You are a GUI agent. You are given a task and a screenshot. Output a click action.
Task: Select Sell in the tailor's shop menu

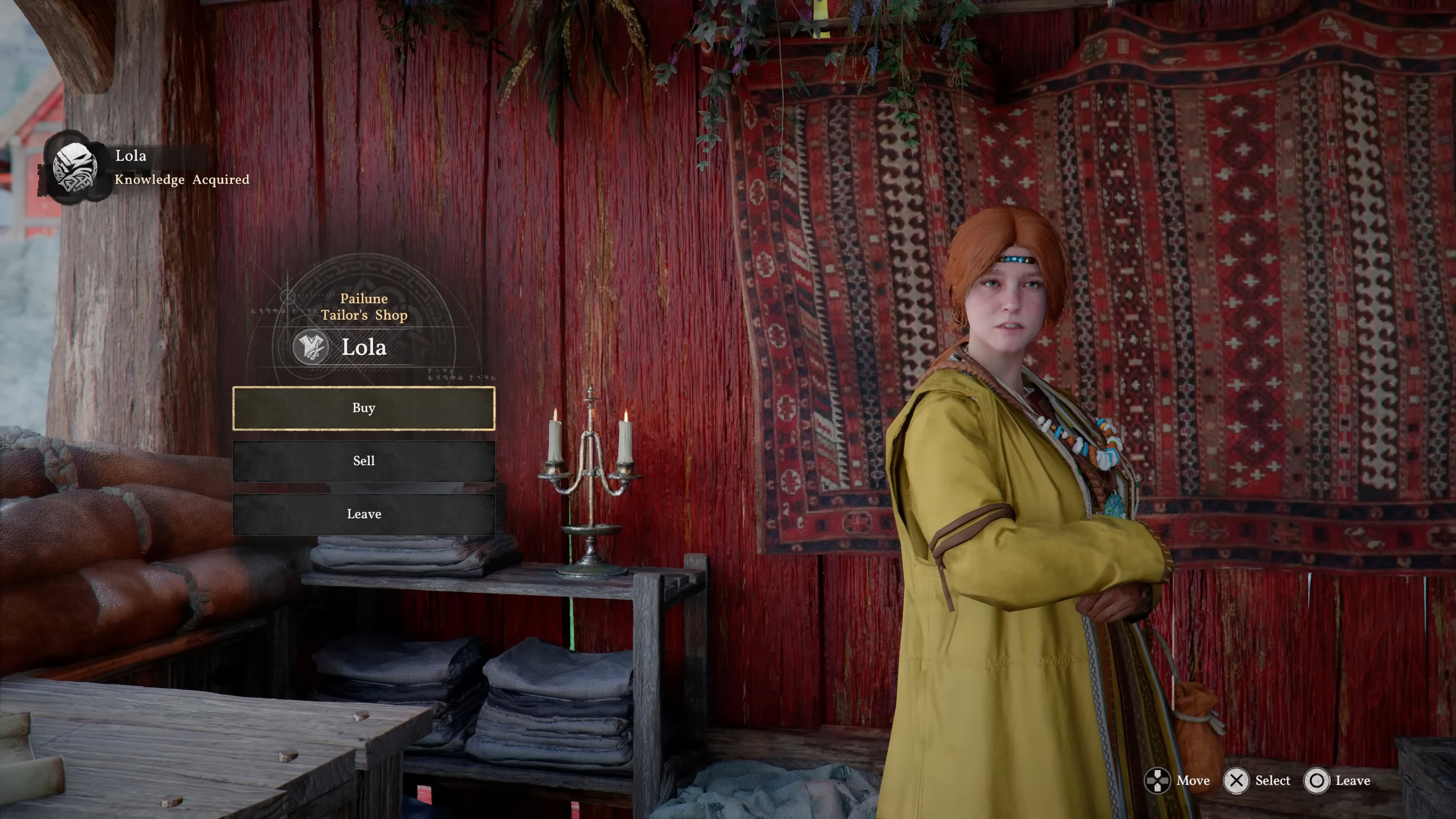[363, 461]
